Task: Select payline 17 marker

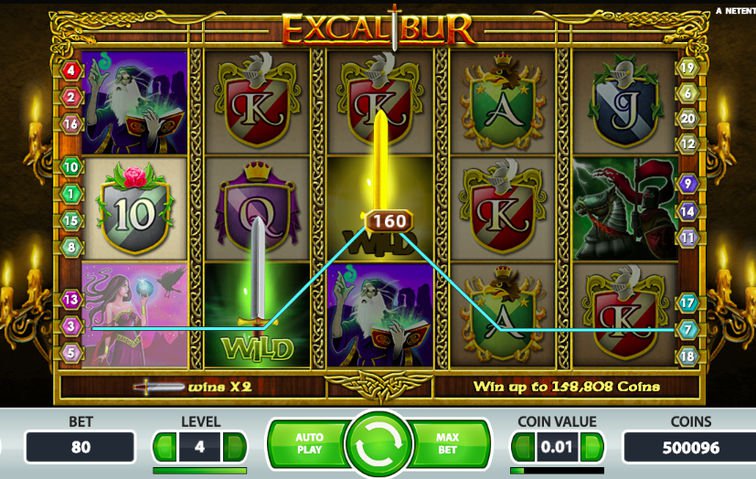Action: (x=687, y=301)
